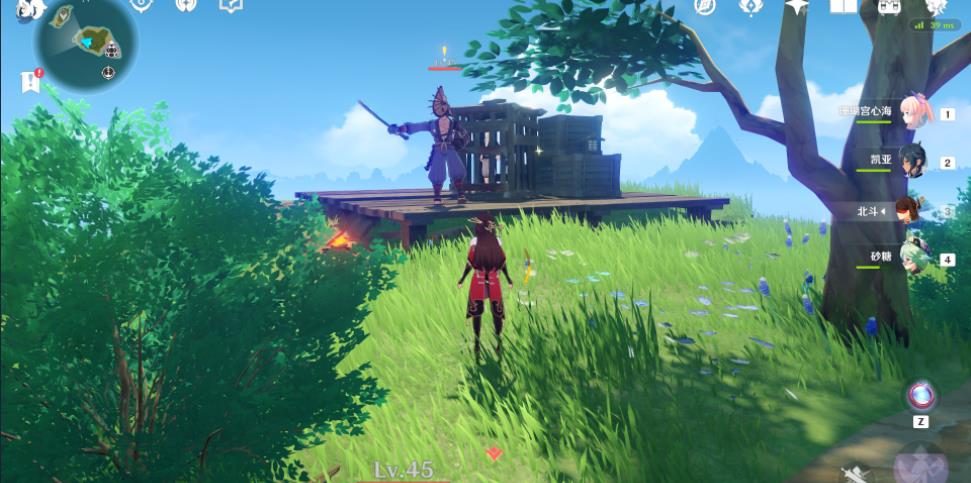The height and width of the screenshot is (483, 971).
Task: Select Beidou (北斗) in the party list
Action: [x=909, y=210]
